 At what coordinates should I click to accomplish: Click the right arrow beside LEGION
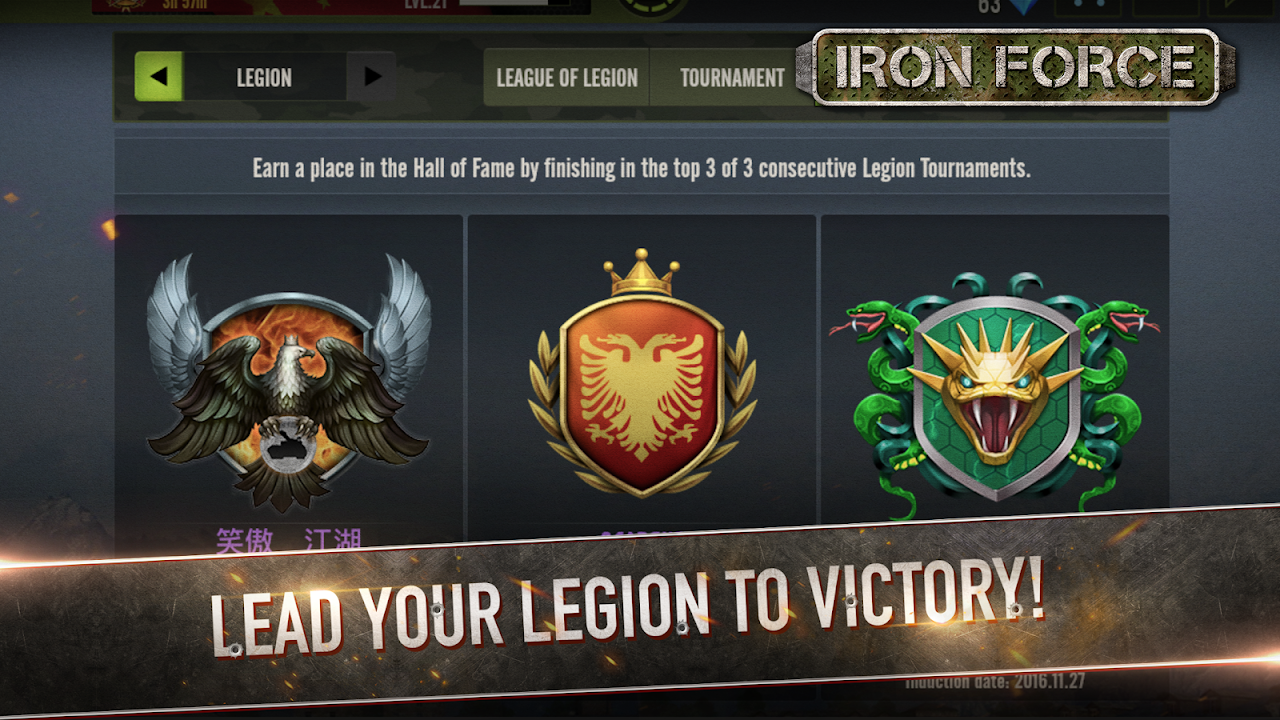tap(372, 76)
